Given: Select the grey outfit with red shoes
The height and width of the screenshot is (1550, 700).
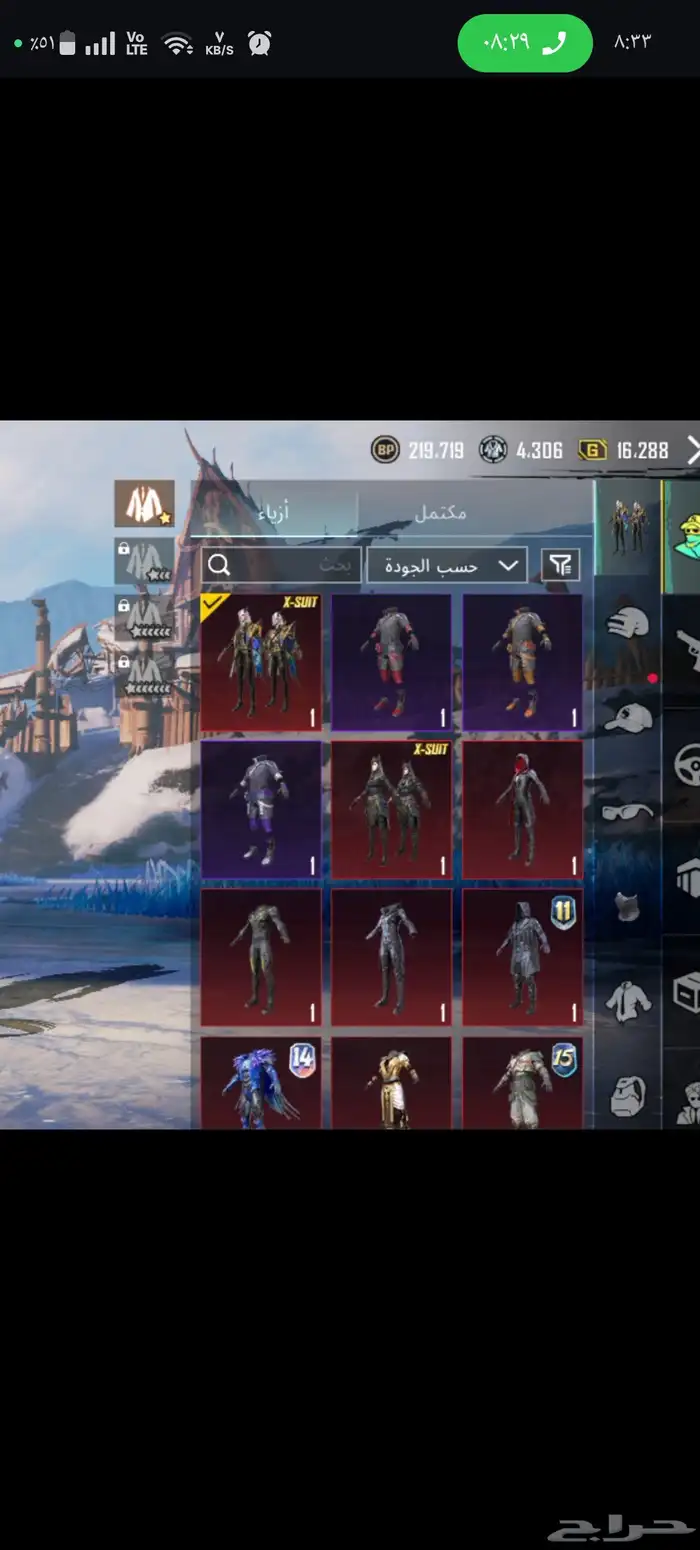Looking at the screenshot, I should pyautogui.click(x=391, y=662).
